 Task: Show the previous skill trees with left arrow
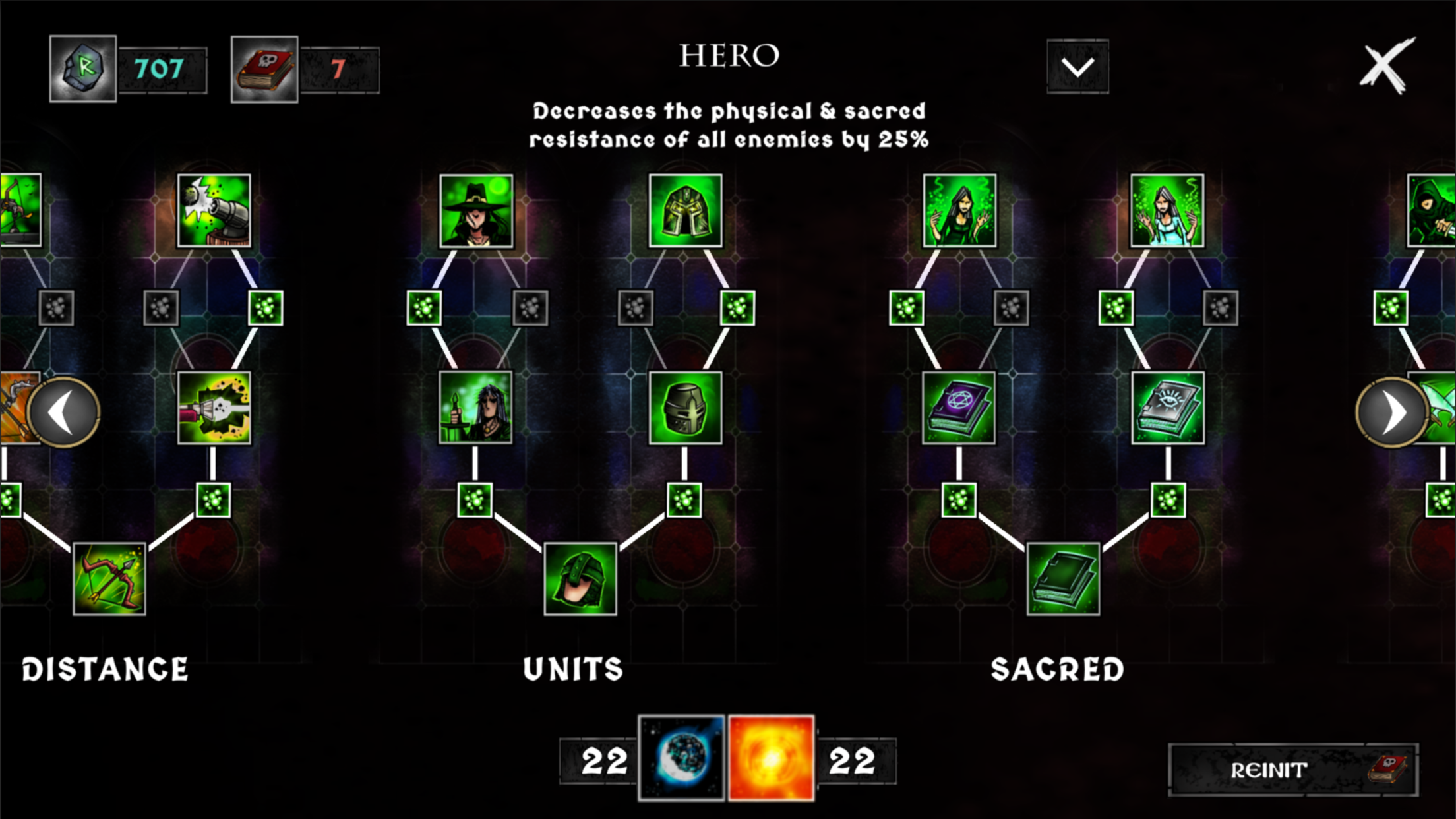tap(64, 413)
